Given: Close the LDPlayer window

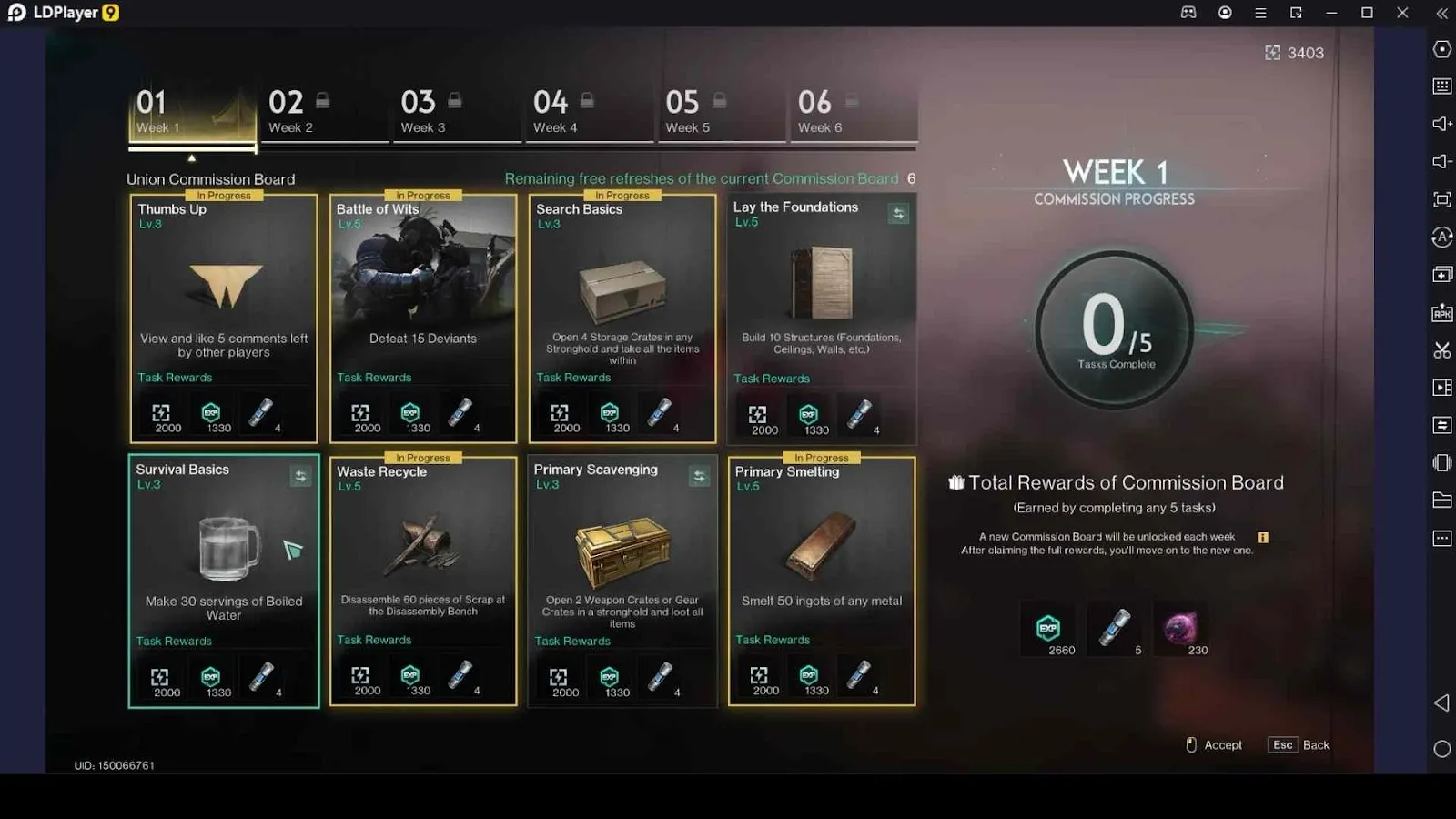Looking at the screenshot, I should (x=1402, y=13).
